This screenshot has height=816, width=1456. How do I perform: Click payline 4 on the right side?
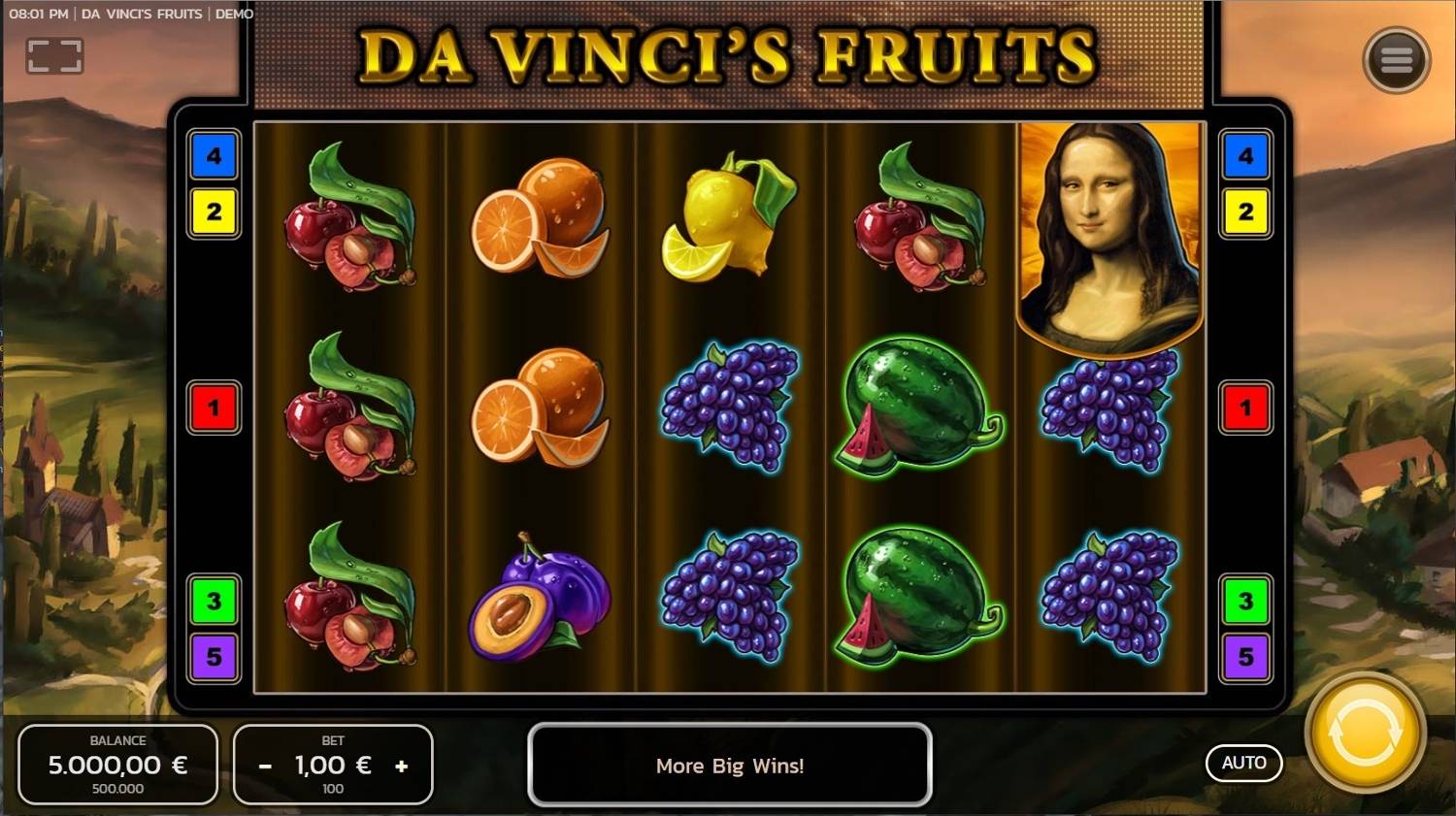[x=1245, y=156]
